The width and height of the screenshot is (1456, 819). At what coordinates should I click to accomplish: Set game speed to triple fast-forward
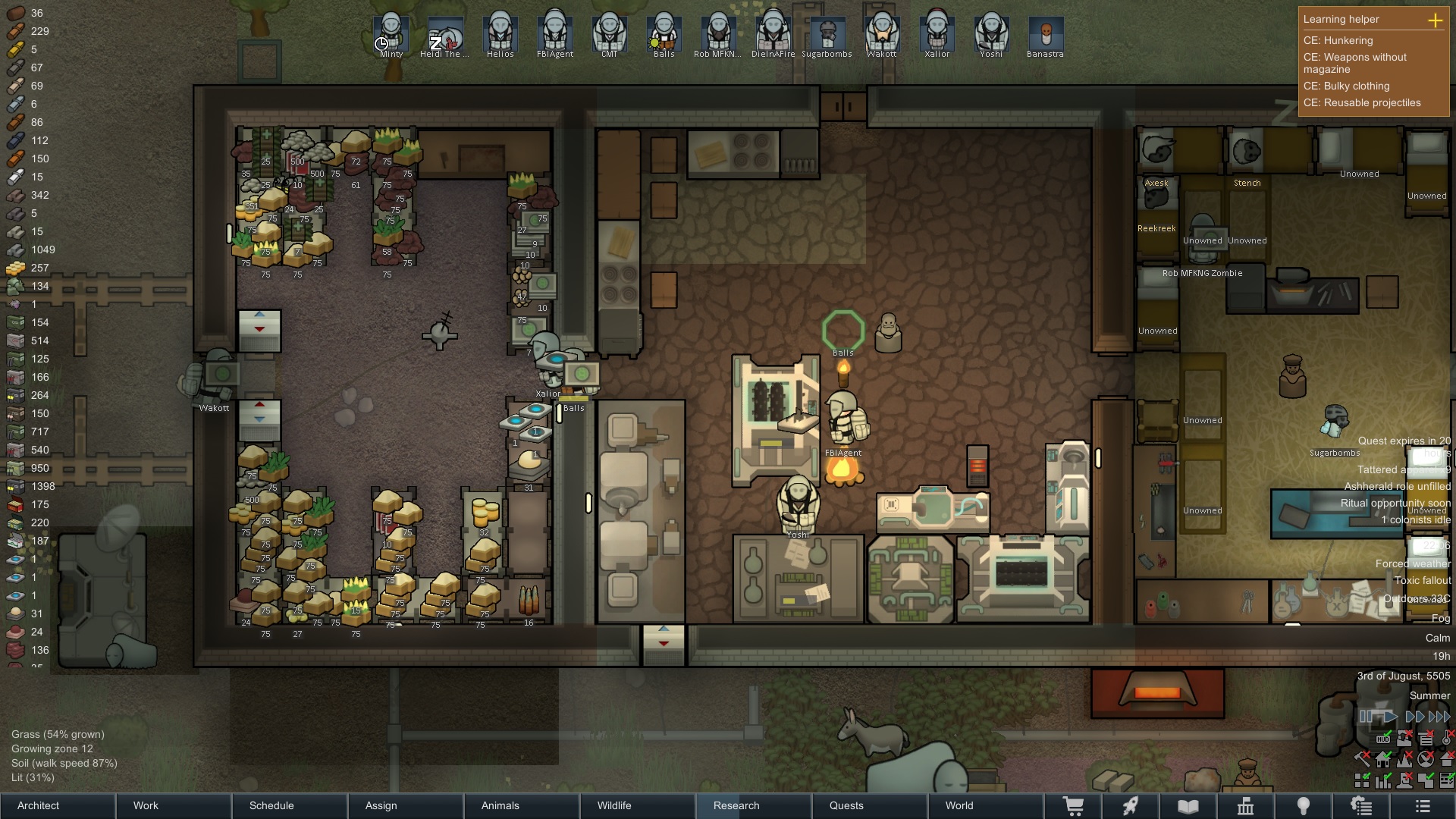(1439, 717)
